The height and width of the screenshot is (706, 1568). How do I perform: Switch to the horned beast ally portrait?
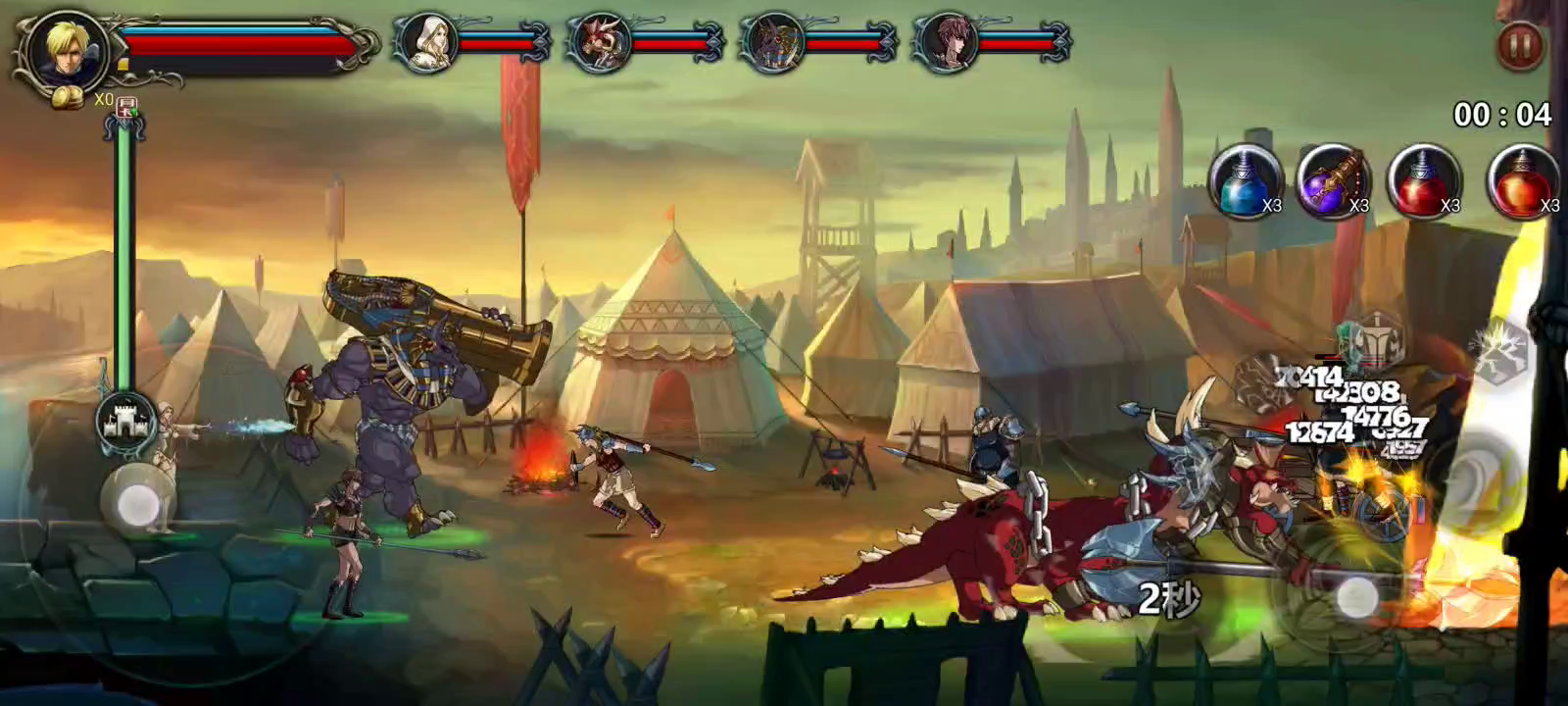[x=599, y=43]
